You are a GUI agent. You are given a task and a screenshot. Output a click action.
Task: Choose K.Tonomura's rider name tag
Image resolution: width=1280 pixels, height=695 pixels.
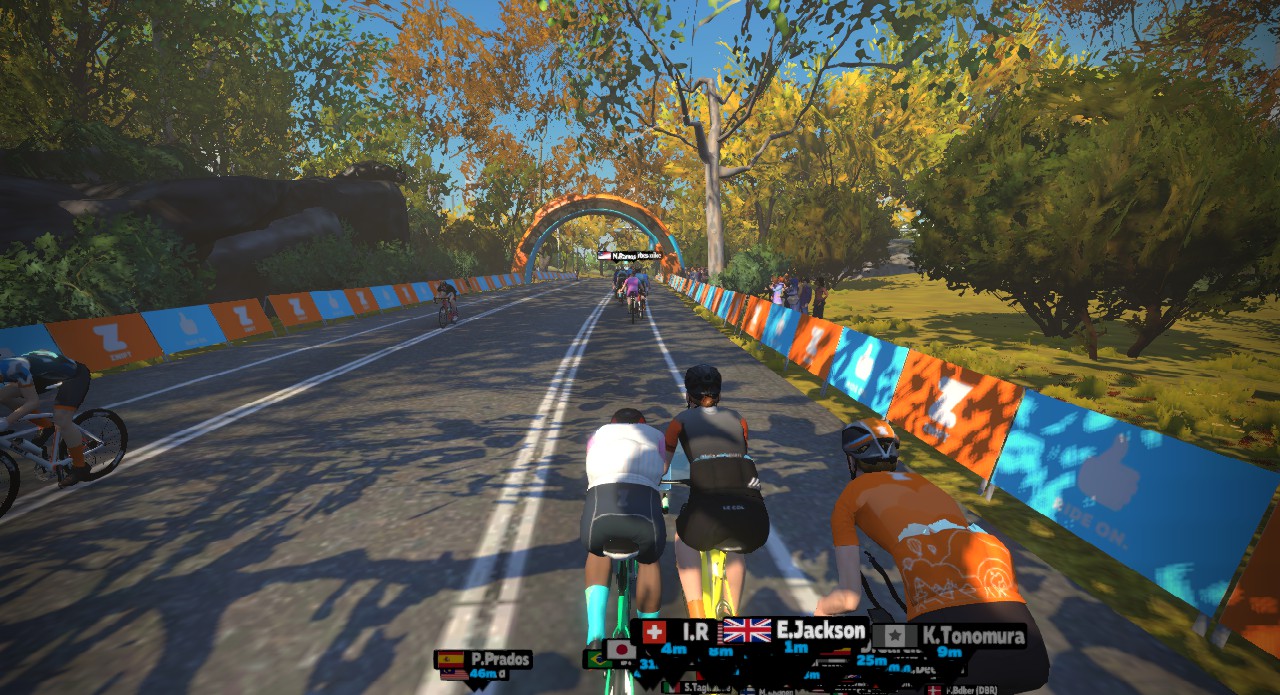948,636
